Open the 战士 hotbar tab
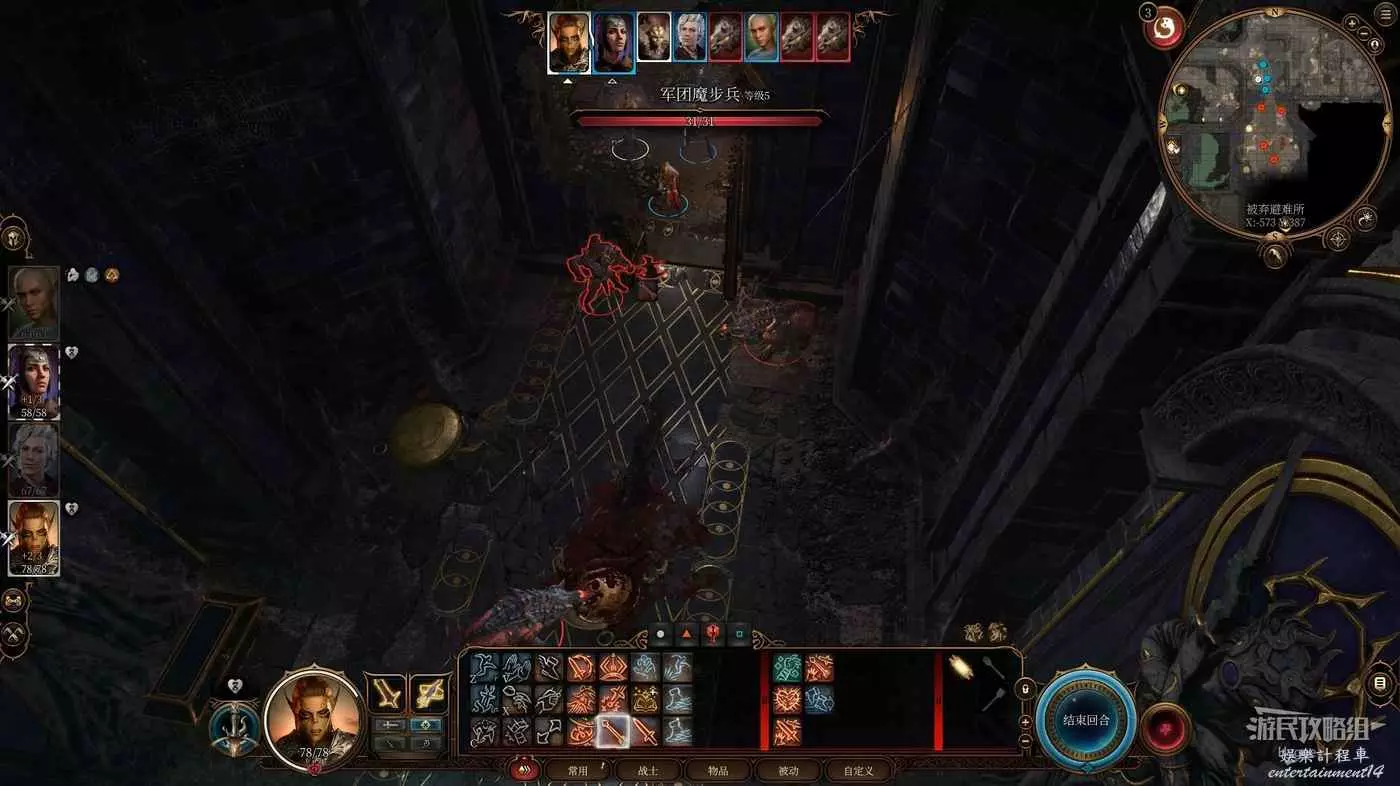Screen dimensions: 1400x786 coord(648,770)
